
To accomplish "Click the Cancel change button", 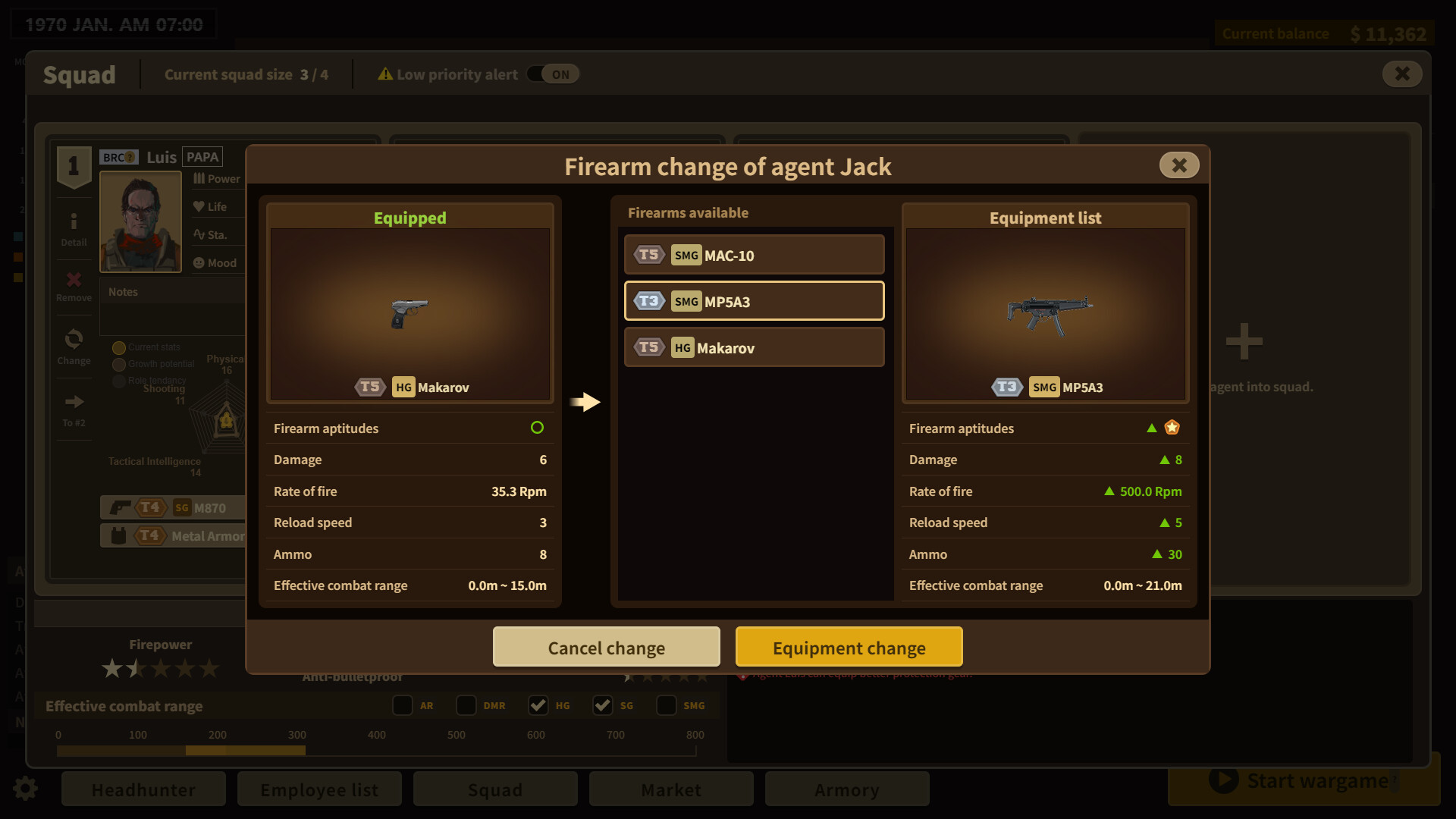I will pos(606,648).
